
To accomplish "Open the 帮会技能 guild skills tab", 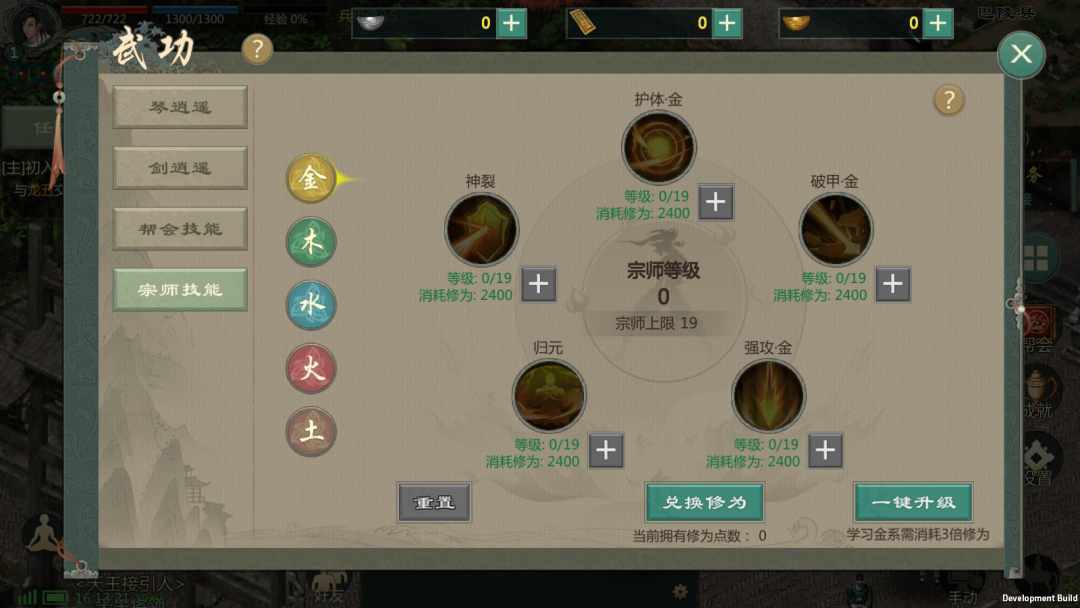I will coord(180,229).
